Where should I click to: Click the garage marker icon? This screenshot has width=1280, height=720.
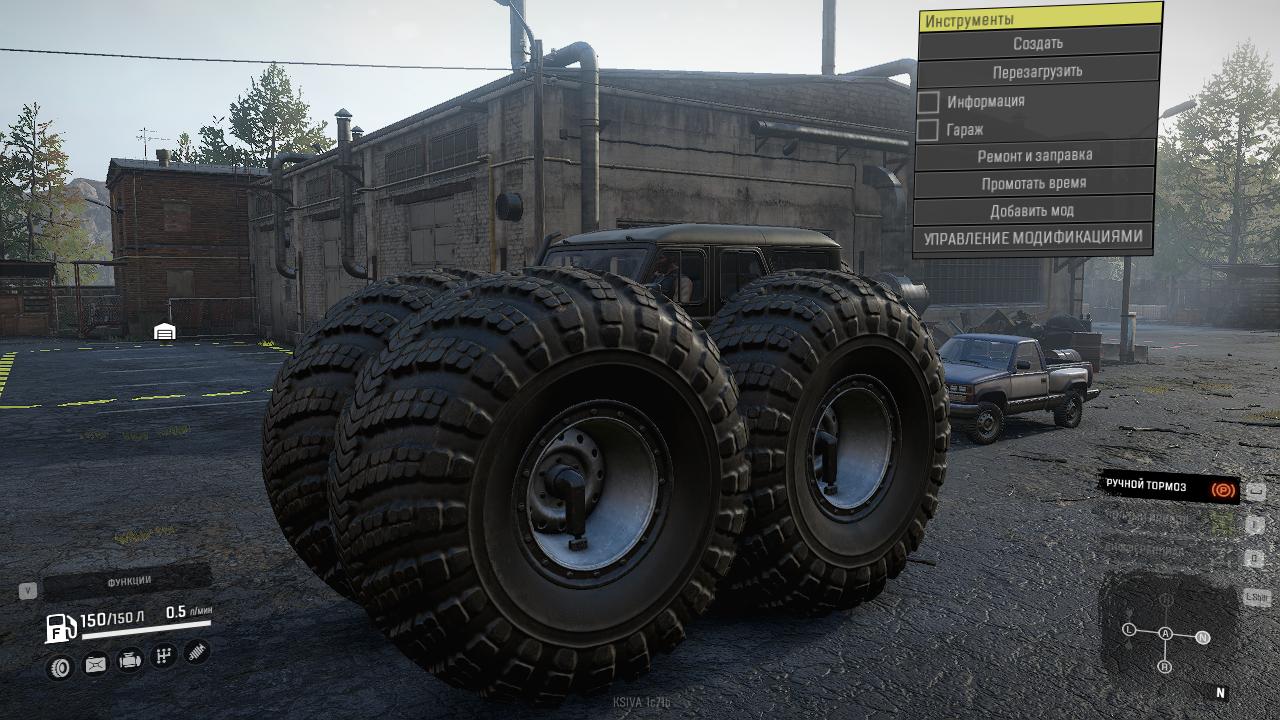pyautogui.click(x=165, y=331)
